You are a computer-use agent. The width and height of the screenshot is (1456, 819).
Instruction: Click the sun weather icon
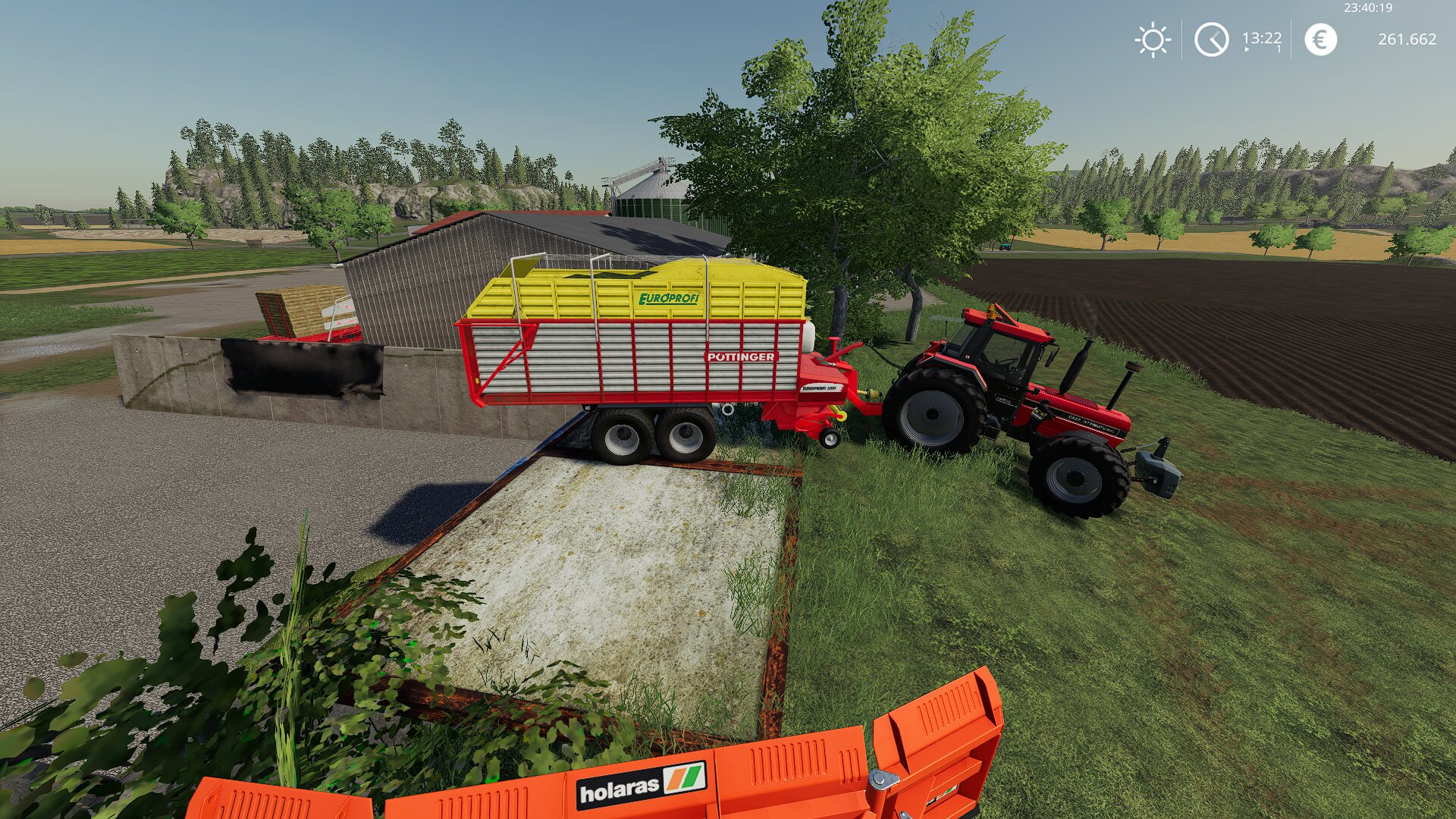[1153, 39]
